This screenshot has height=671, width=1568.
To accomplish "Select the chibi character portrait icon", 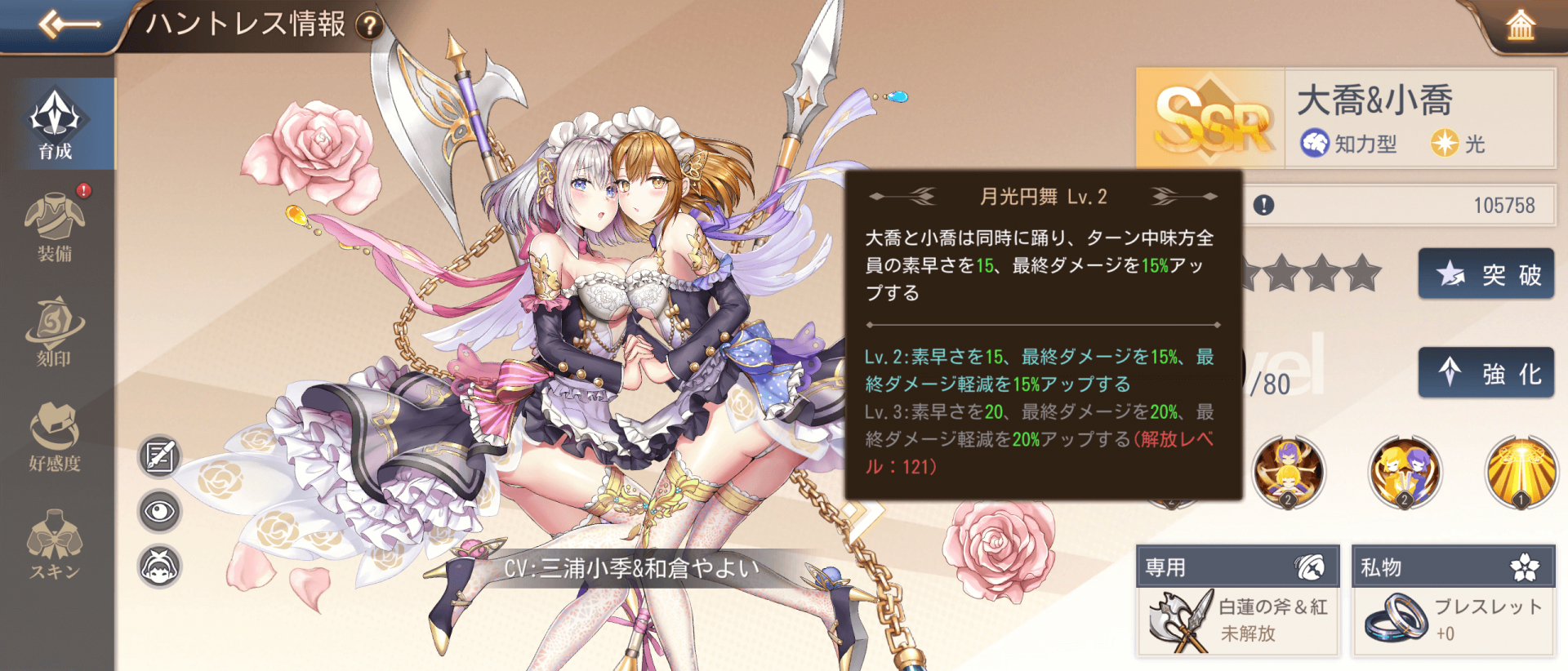I will tap(160, 565).
